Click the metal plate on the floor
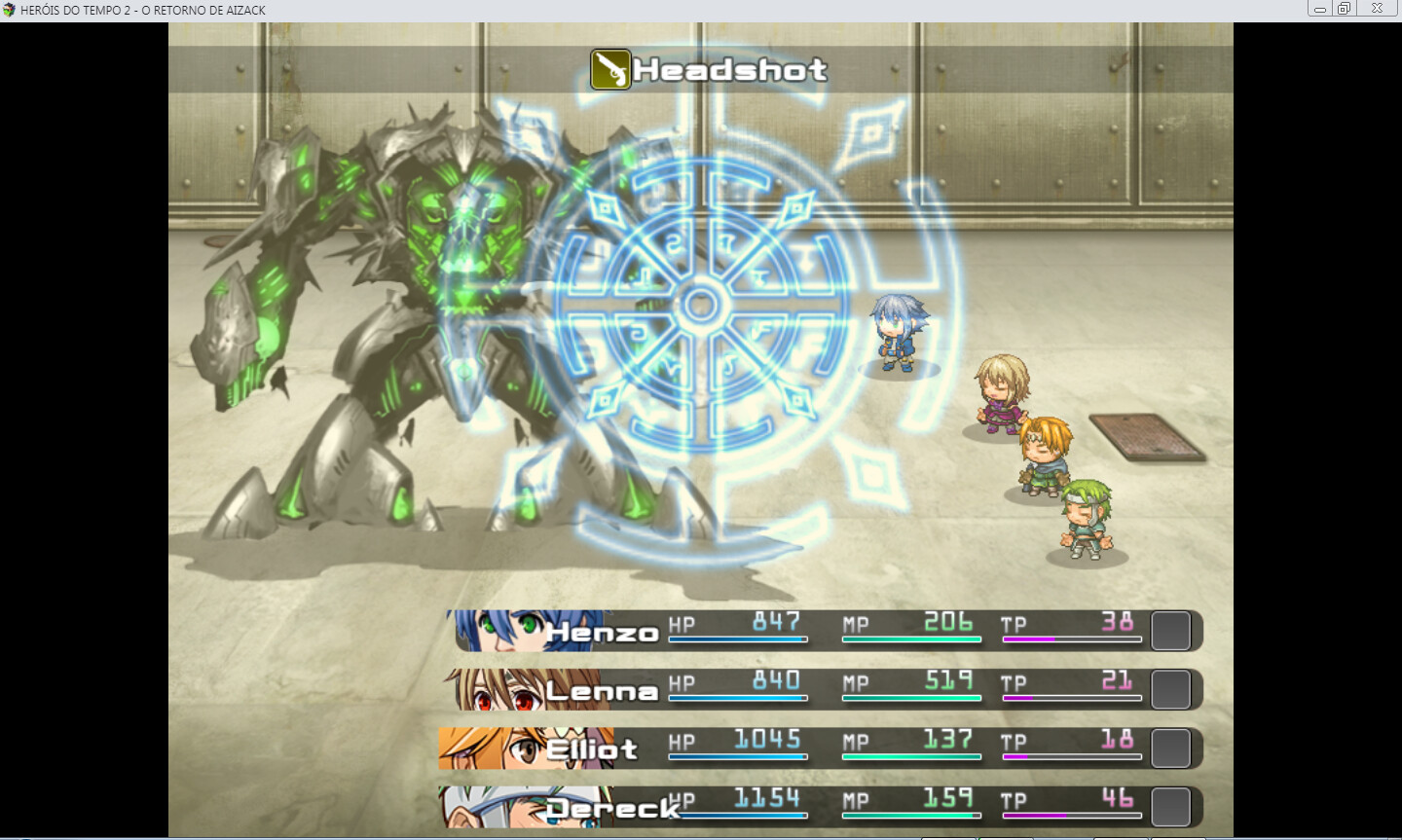1402x840 pixels. click(1147, 435)
